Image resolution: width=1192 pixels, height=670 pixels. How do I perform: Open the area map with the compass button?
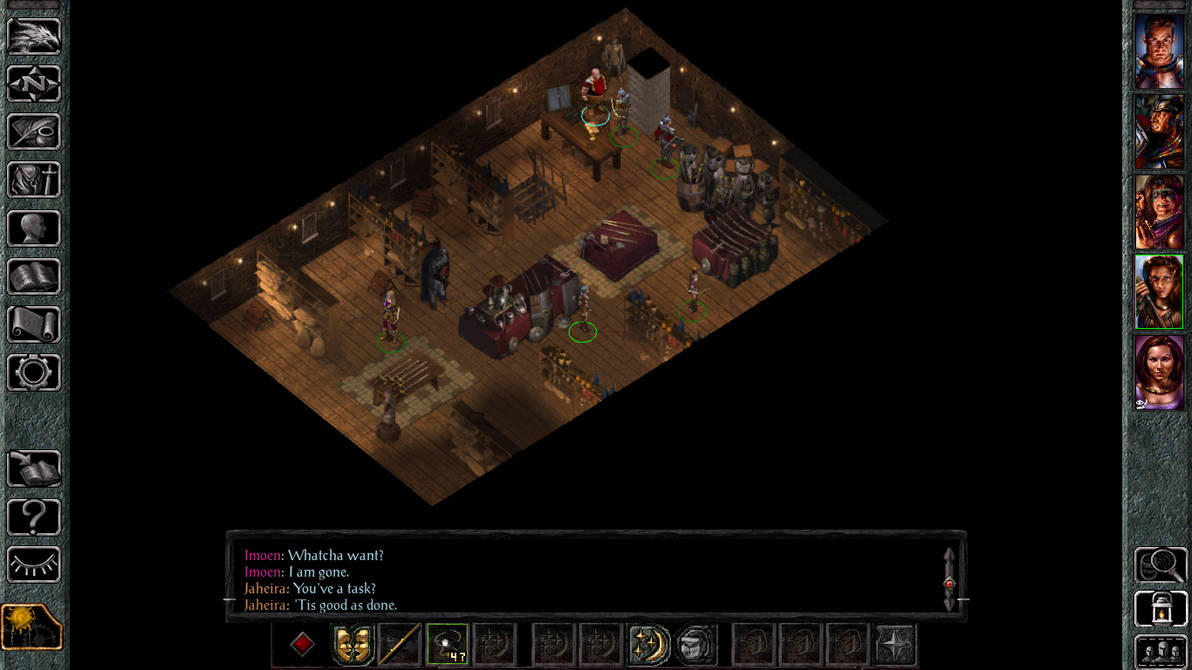[x=34, y=84]
